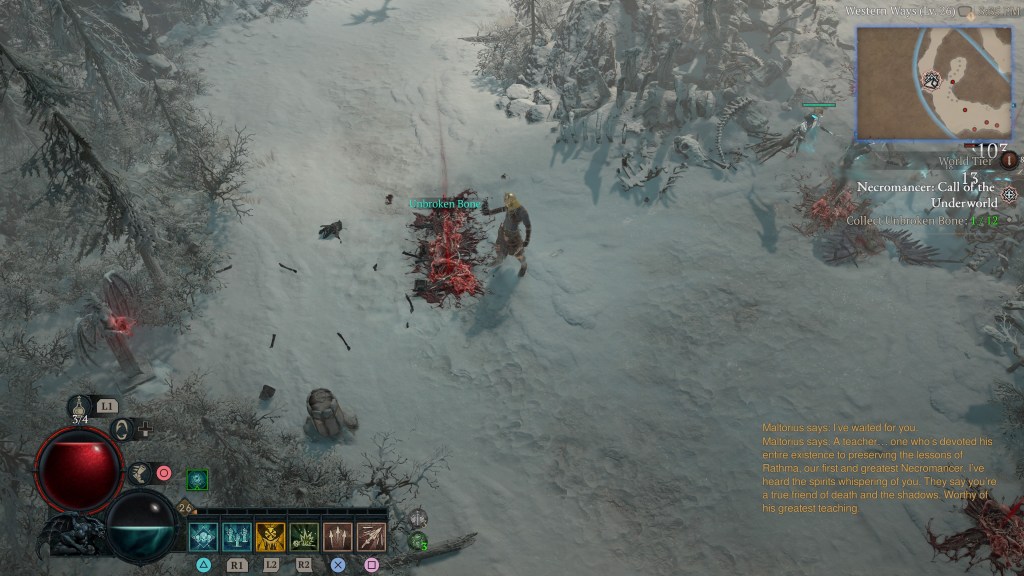Activate the green explosion skill icon
Image resolution: width=1024 pixels, height=576 pixels.
click(304, 537)
